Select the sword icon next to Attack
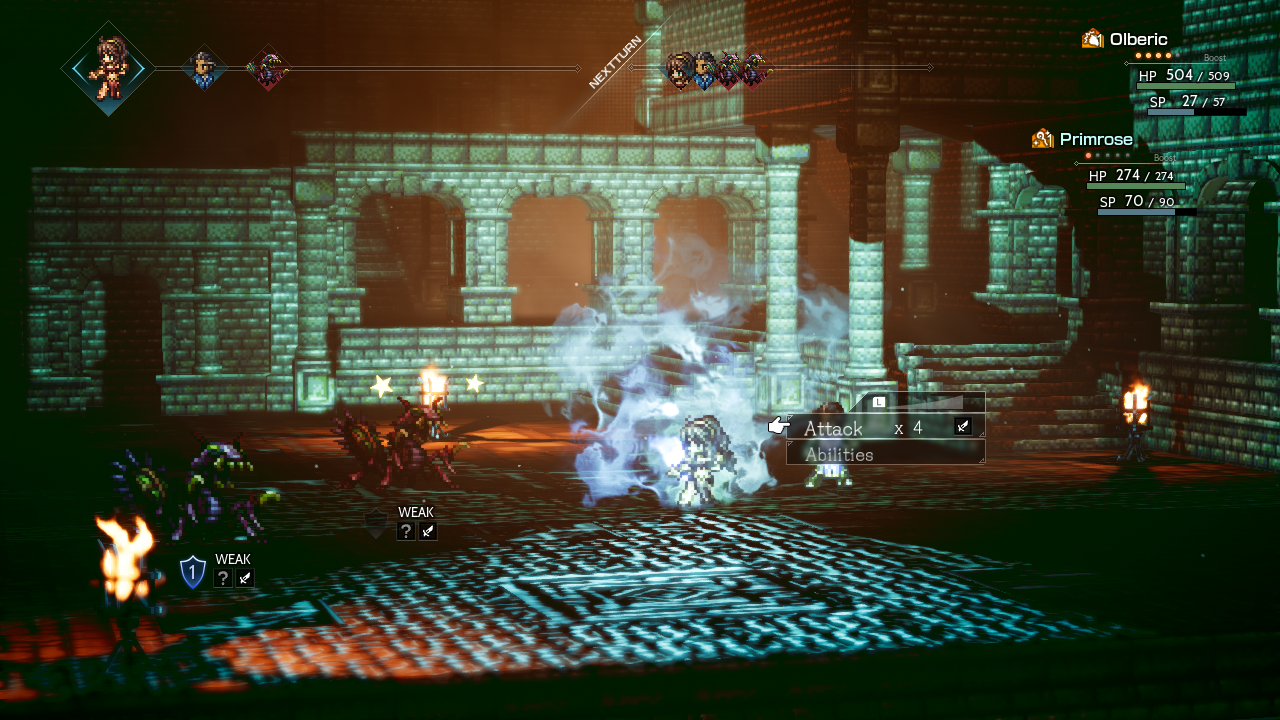Screen dimensions: 1280x720 click(962, 426)
